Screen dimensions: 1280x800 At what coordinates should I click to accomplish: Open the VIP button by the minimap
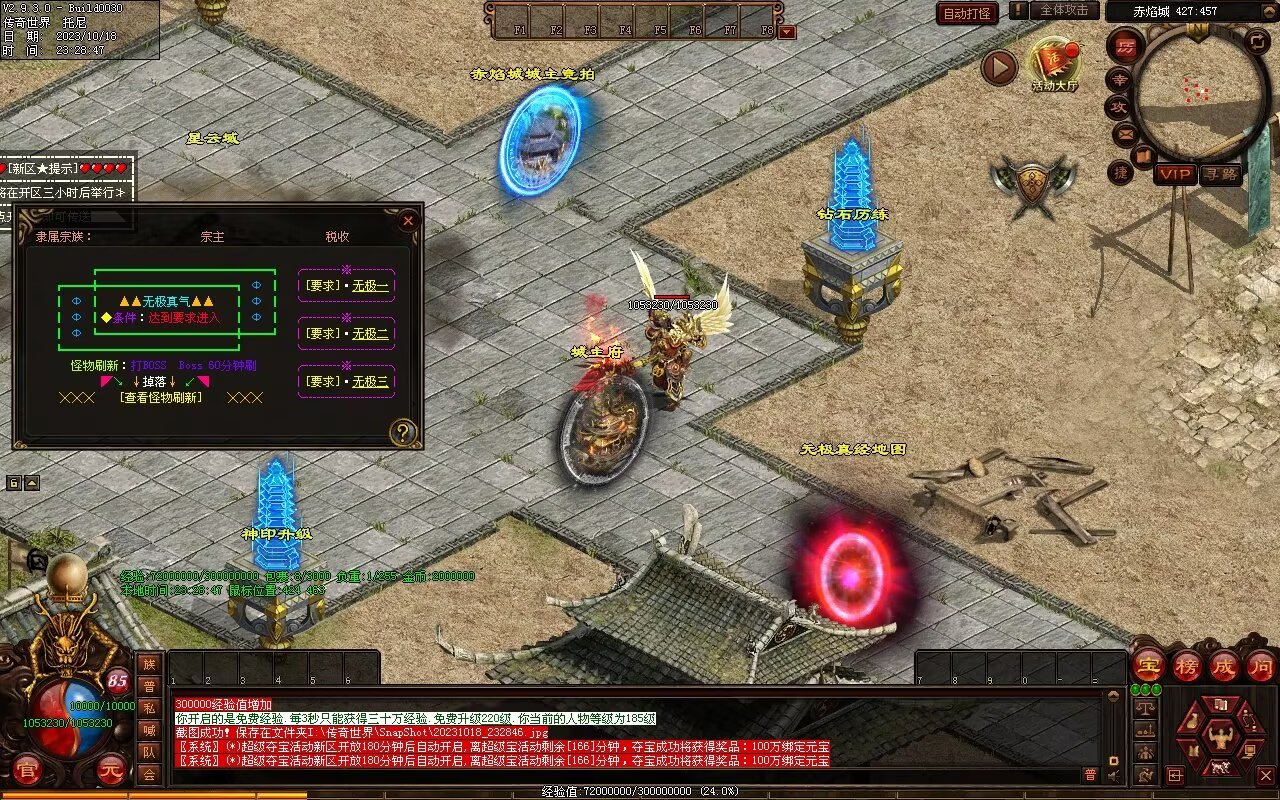coord(1175,174)
